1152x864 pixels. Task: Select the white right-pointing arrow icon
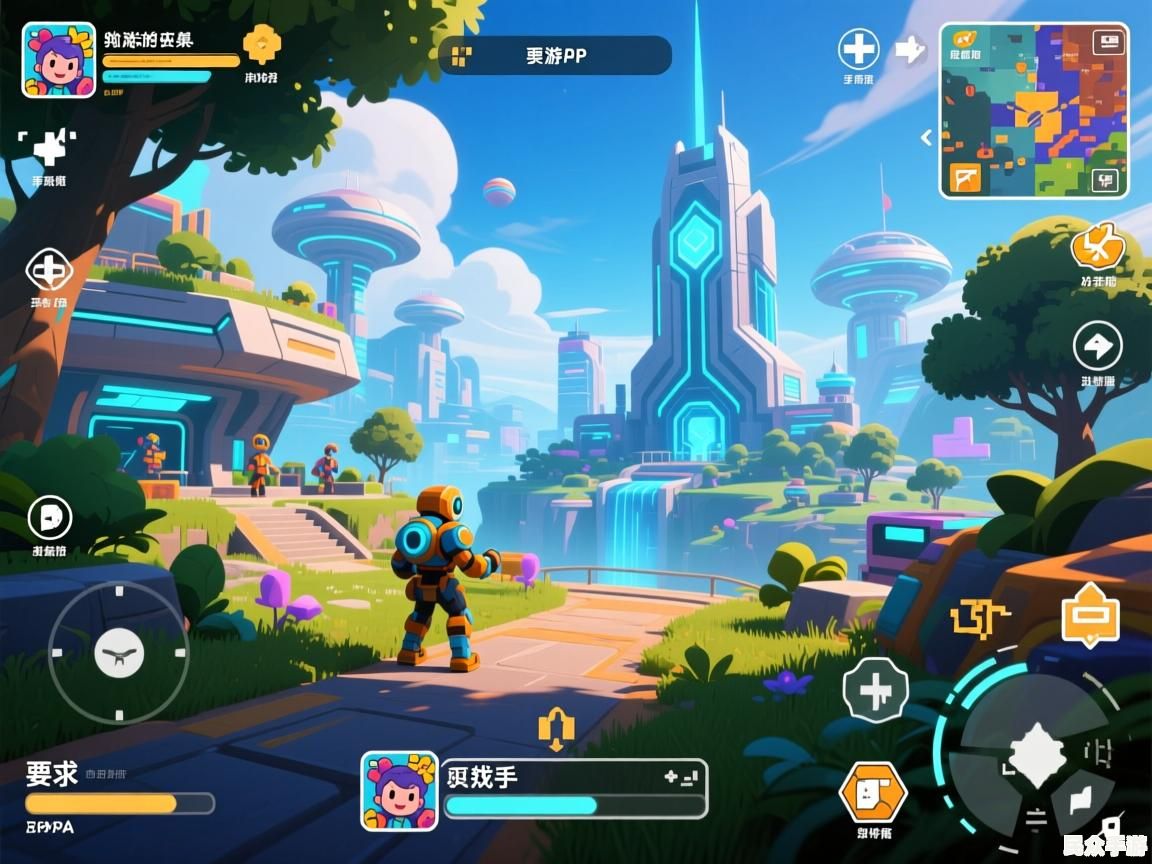click(909, 49)
